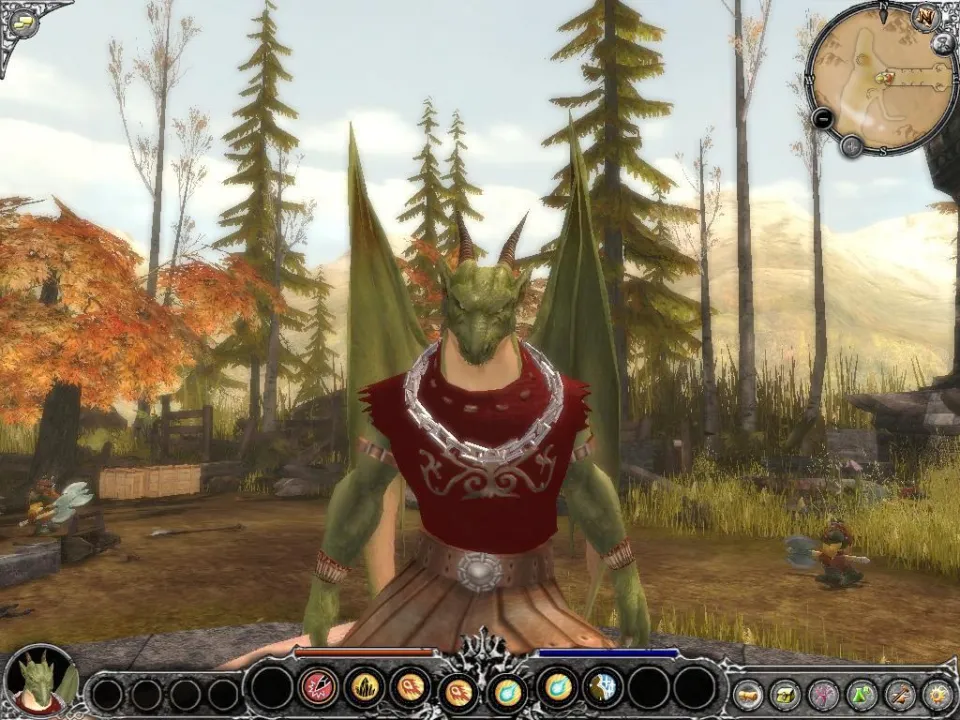Click the green potion flask button
This screenshot has height=720, width=960.
862,693
